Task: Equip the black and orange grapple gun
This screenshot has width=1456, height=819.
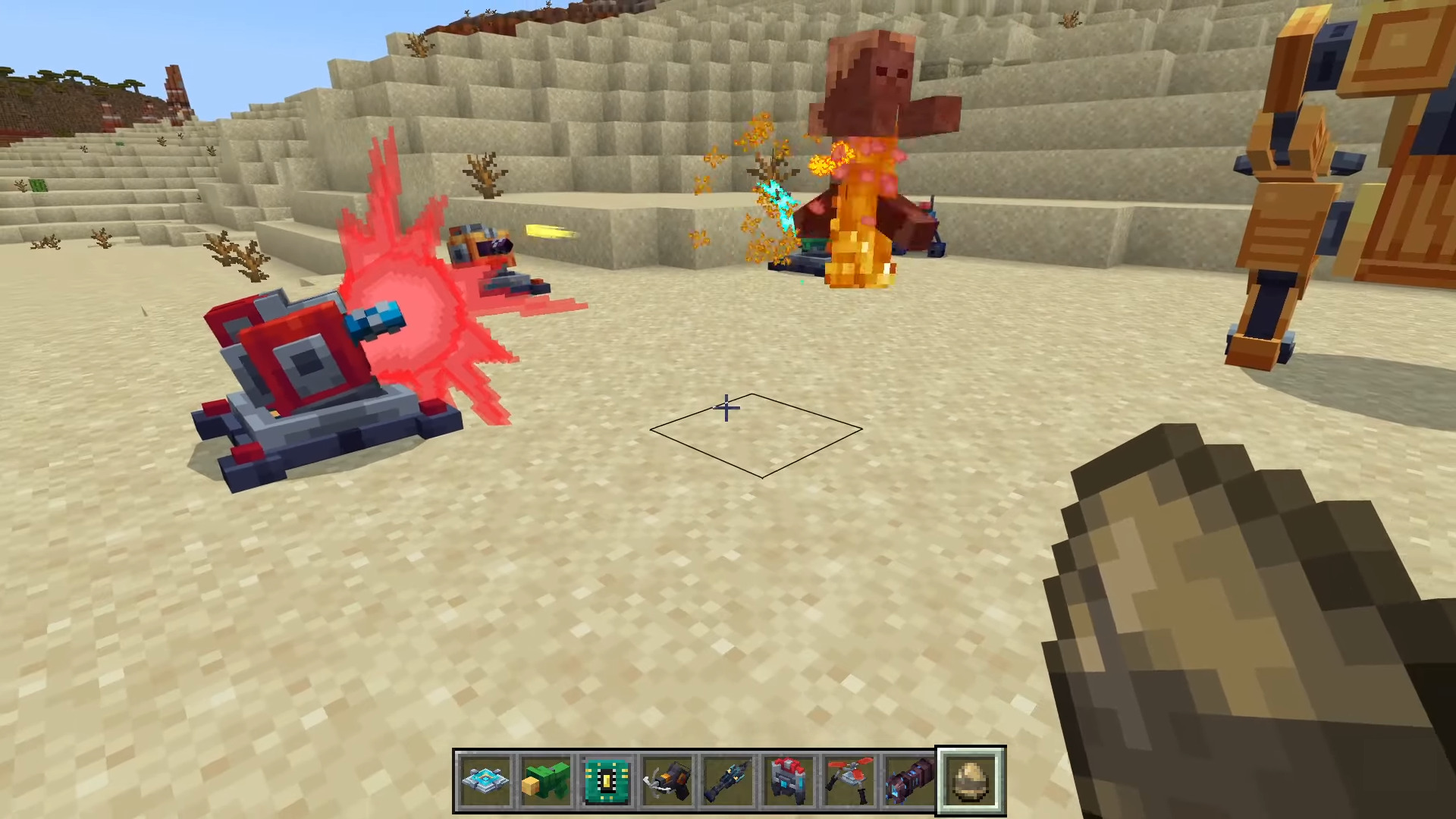Action: (668, 780)
